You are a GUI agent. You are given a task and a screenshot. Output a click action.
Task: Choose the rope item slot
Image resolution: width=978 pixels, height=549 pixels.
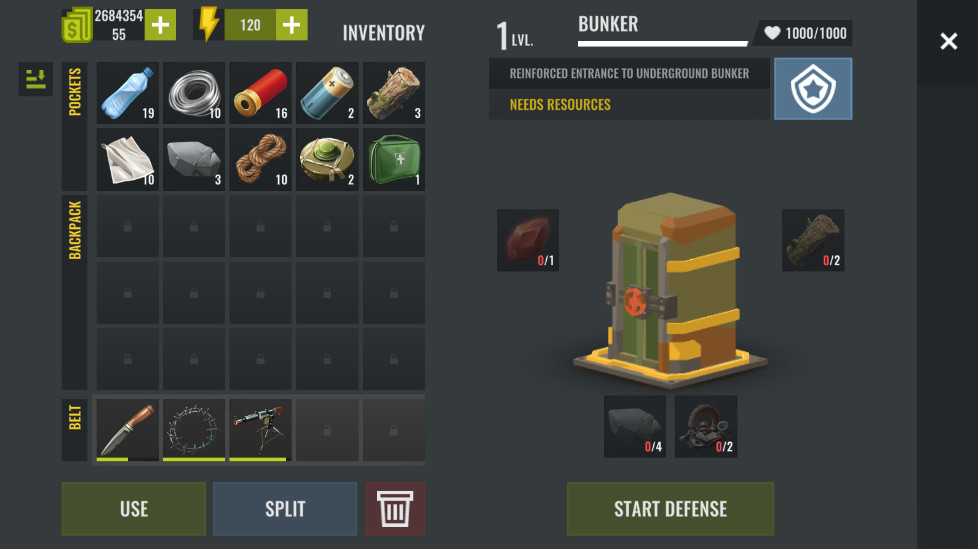(261, 160)
